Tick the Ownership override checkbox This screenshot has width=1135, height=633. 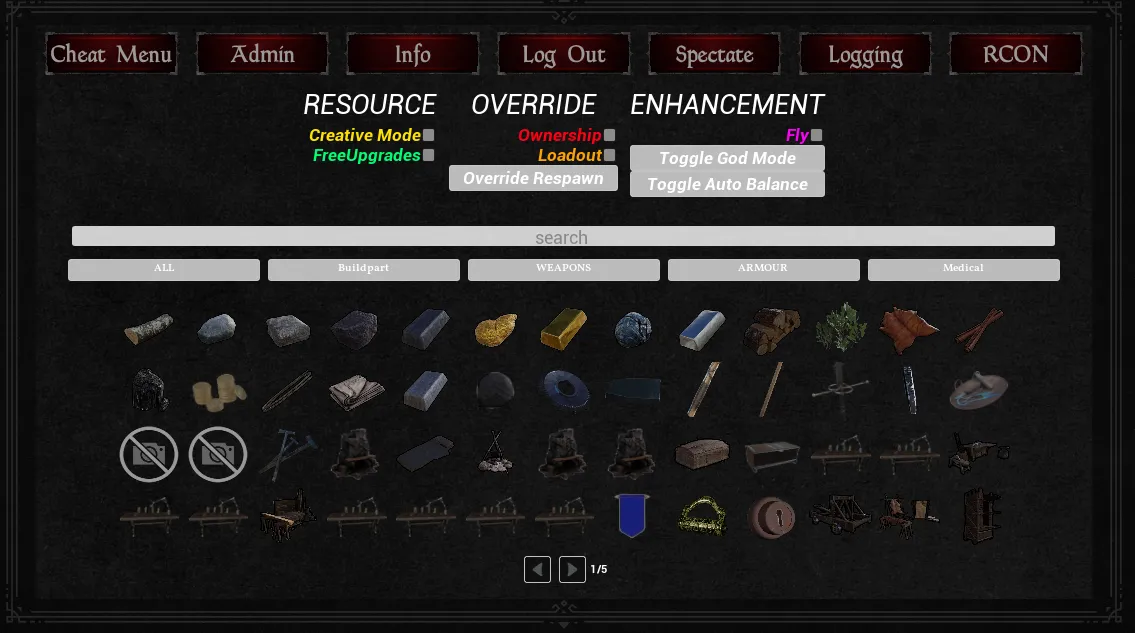pos(610,135)
